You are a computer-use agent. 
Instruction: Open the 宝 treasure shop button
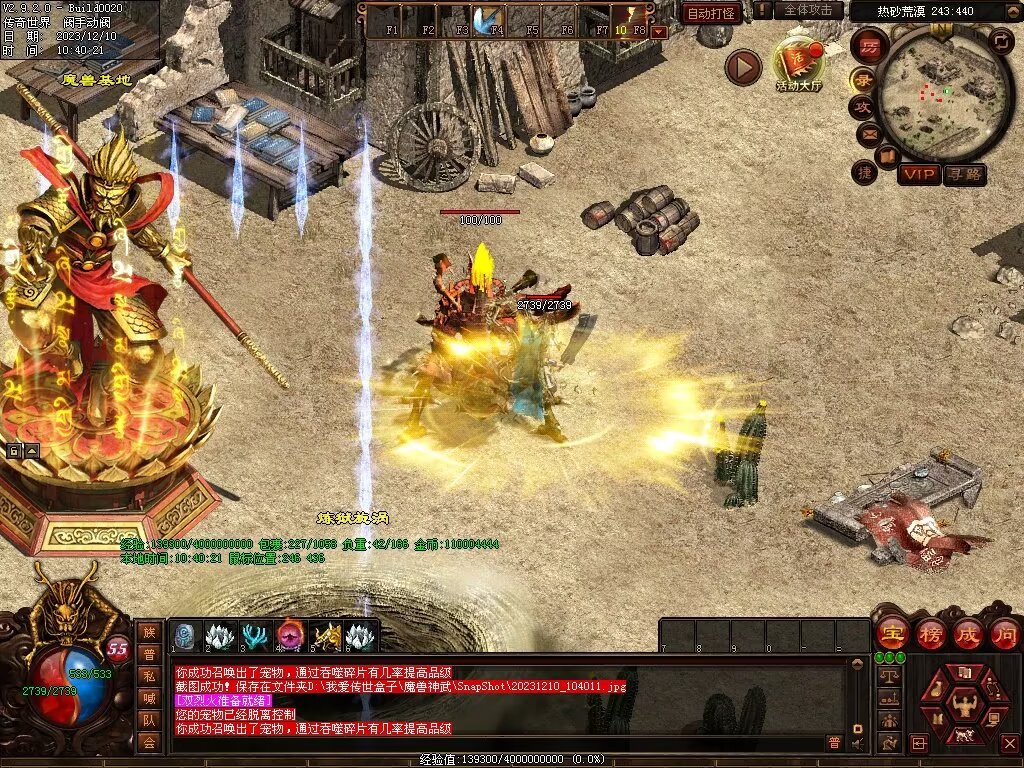892,633
